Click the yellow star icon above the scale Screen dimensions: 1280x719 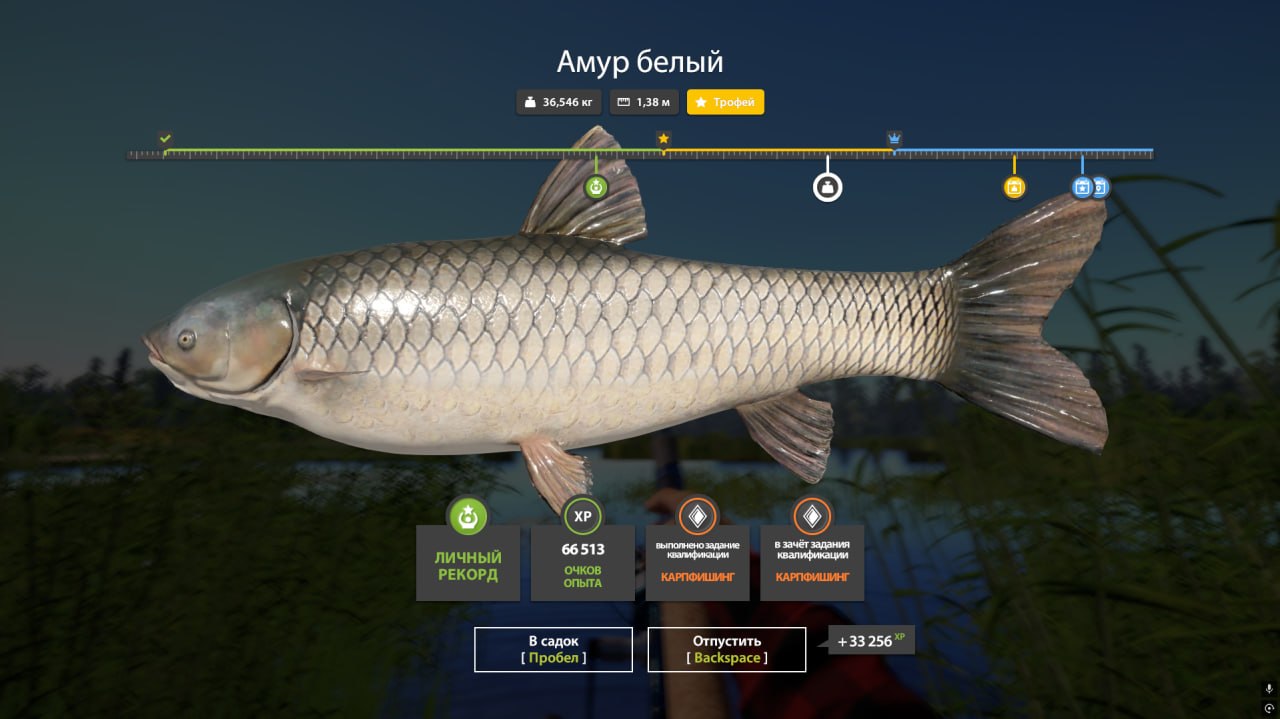click(x=663, y=138)
